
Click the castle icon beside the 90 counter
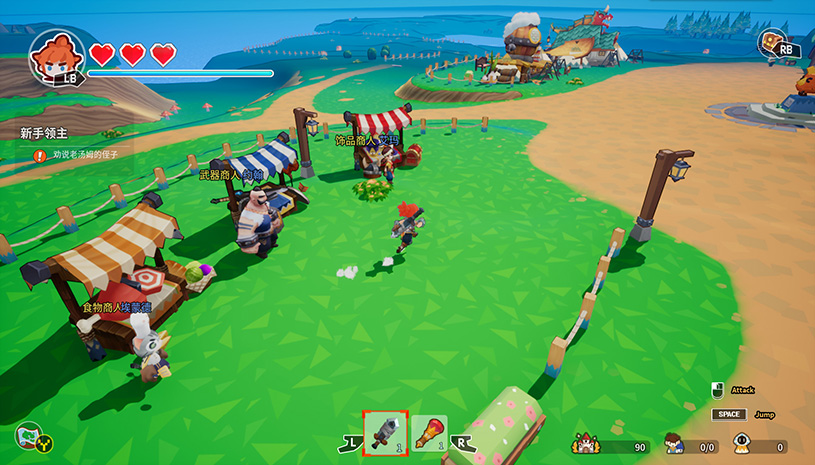[x=584, y=443]
